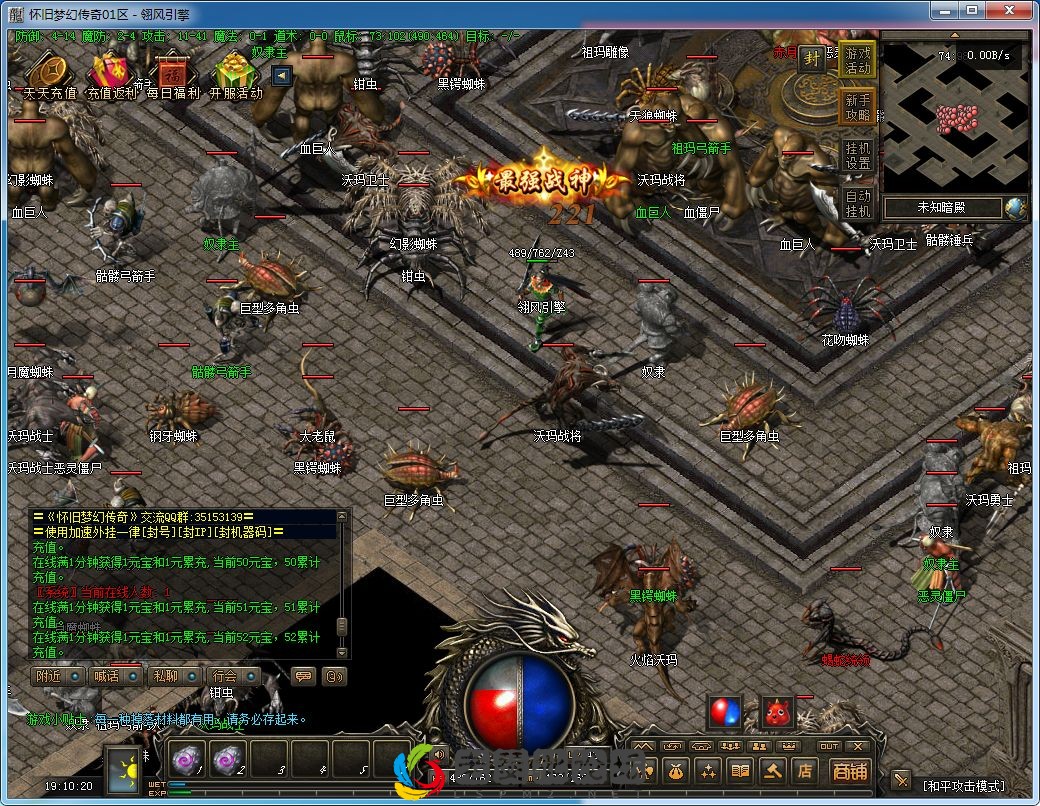Open the 充值返利 recharge rebate icon
The height and width of the screenshot is (806, 1040).
pyautogui.click(x=112, y=74)
